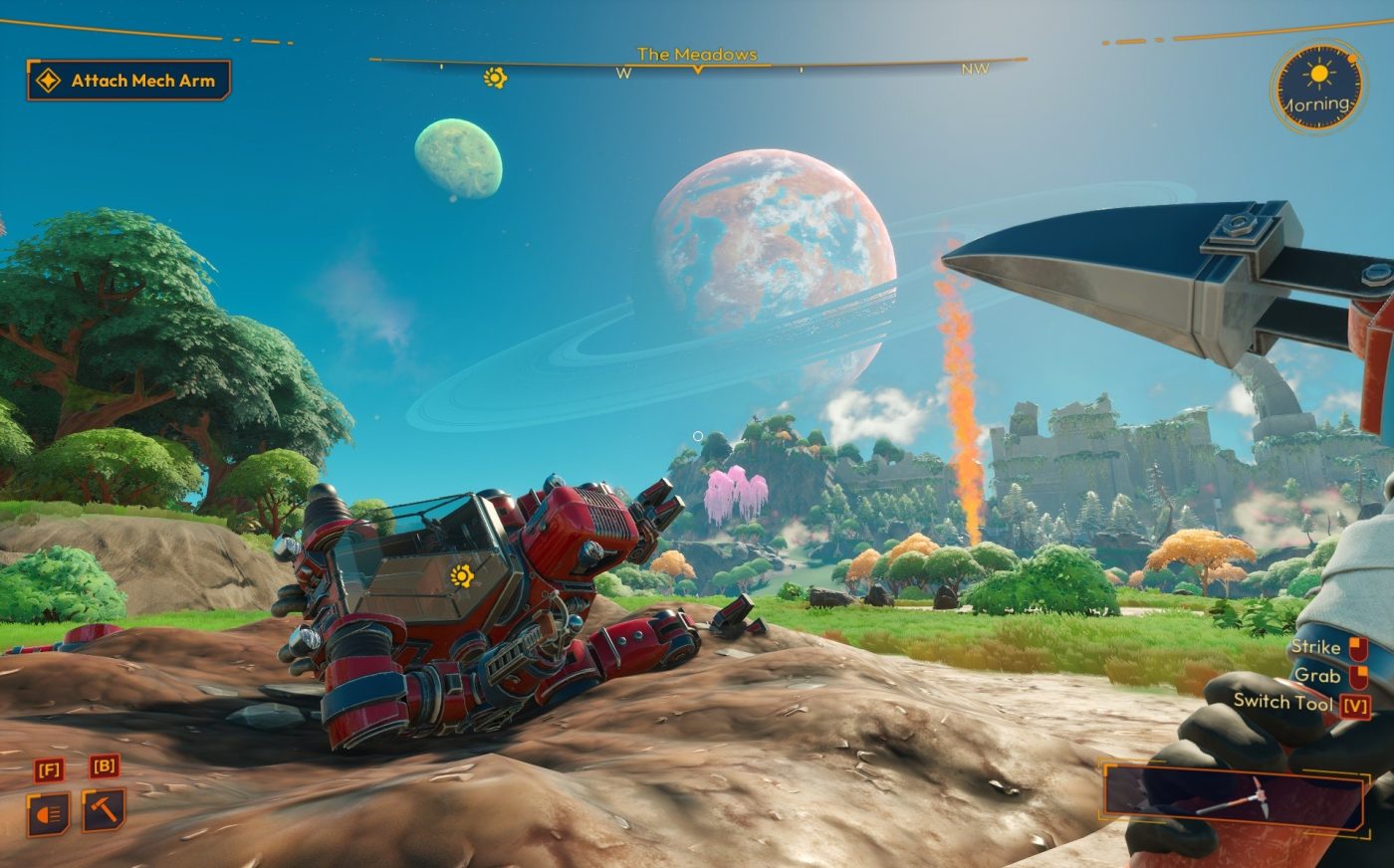Click the Attach Mech Arm prompt icon
The height and width of the screenshot is (868, 1394).
[x=46, y=79]
